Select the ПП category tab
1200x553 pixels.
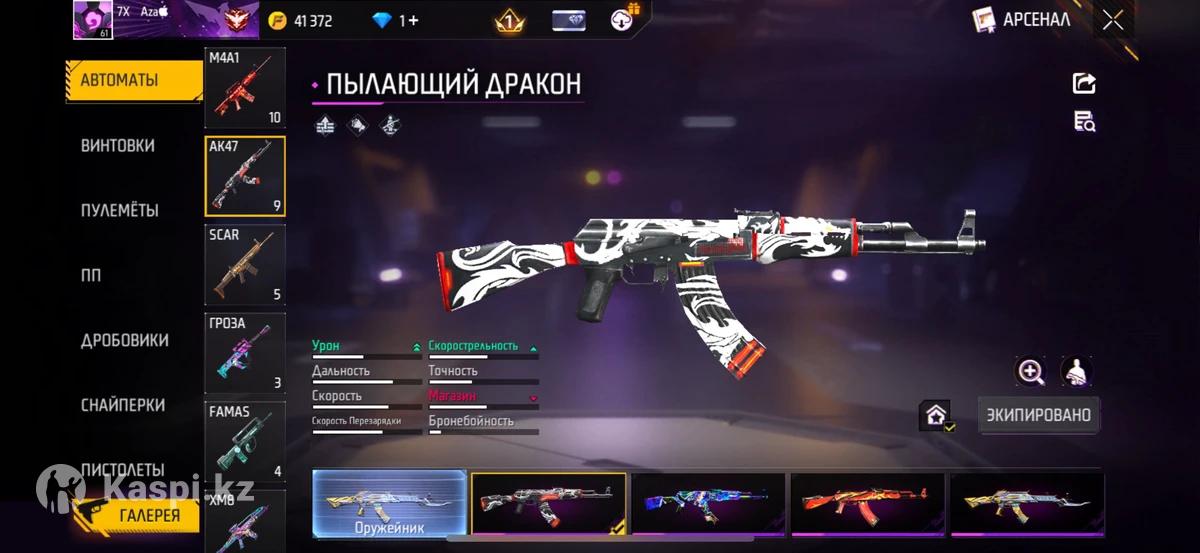click(92, 276)
